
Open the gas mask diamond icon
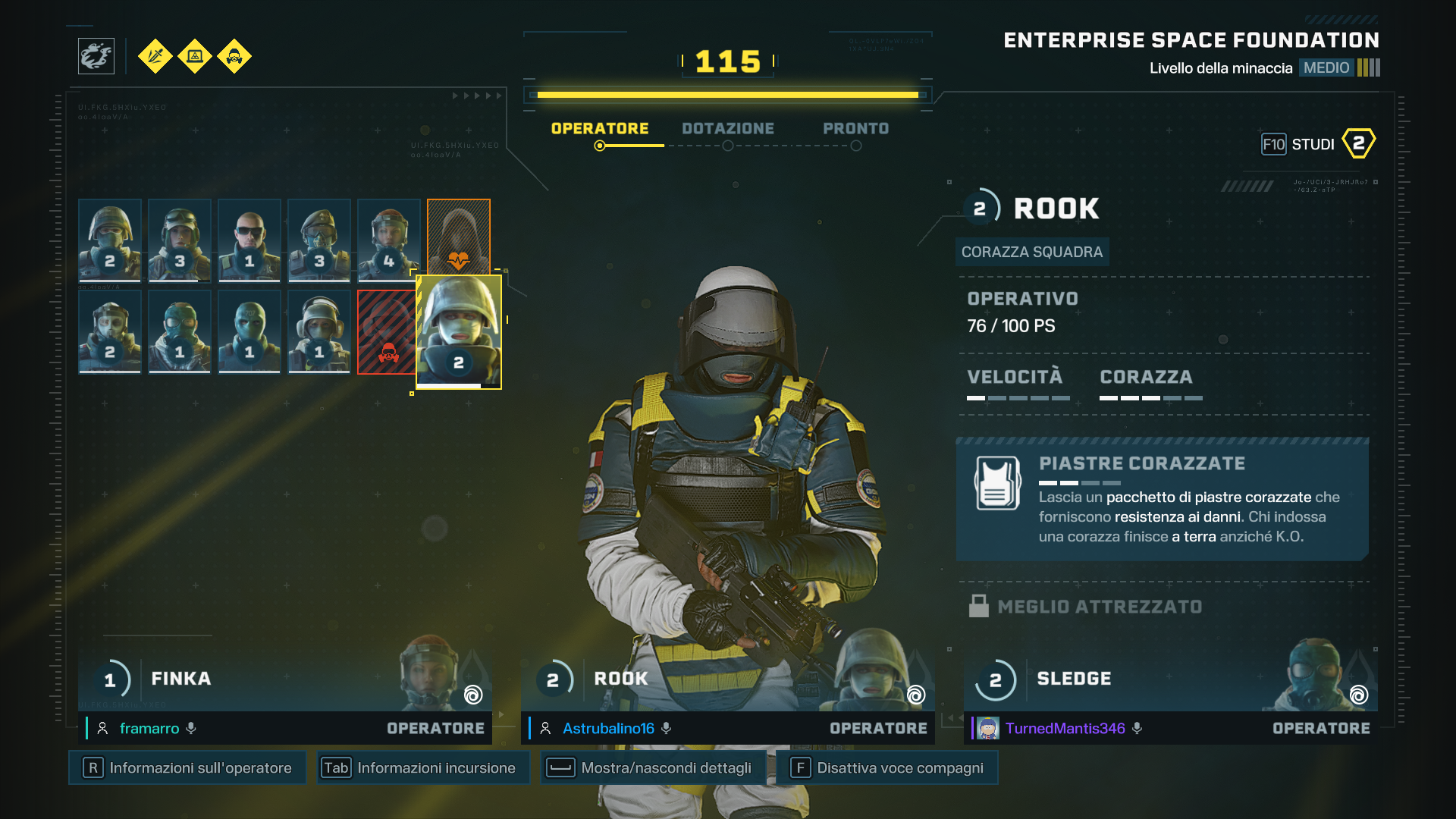(234, 56)
